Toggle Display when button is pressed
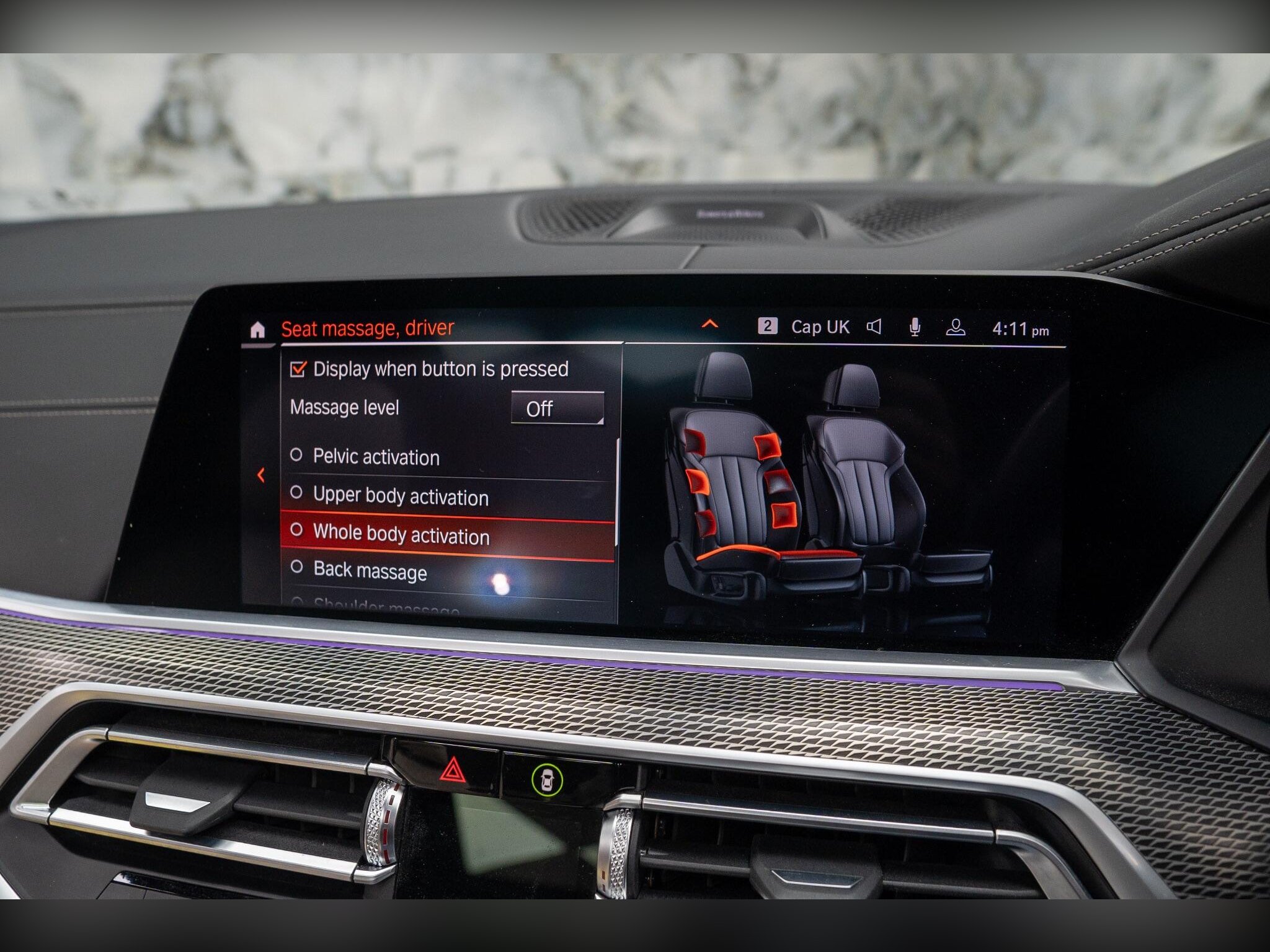 (x=298, y=369)
